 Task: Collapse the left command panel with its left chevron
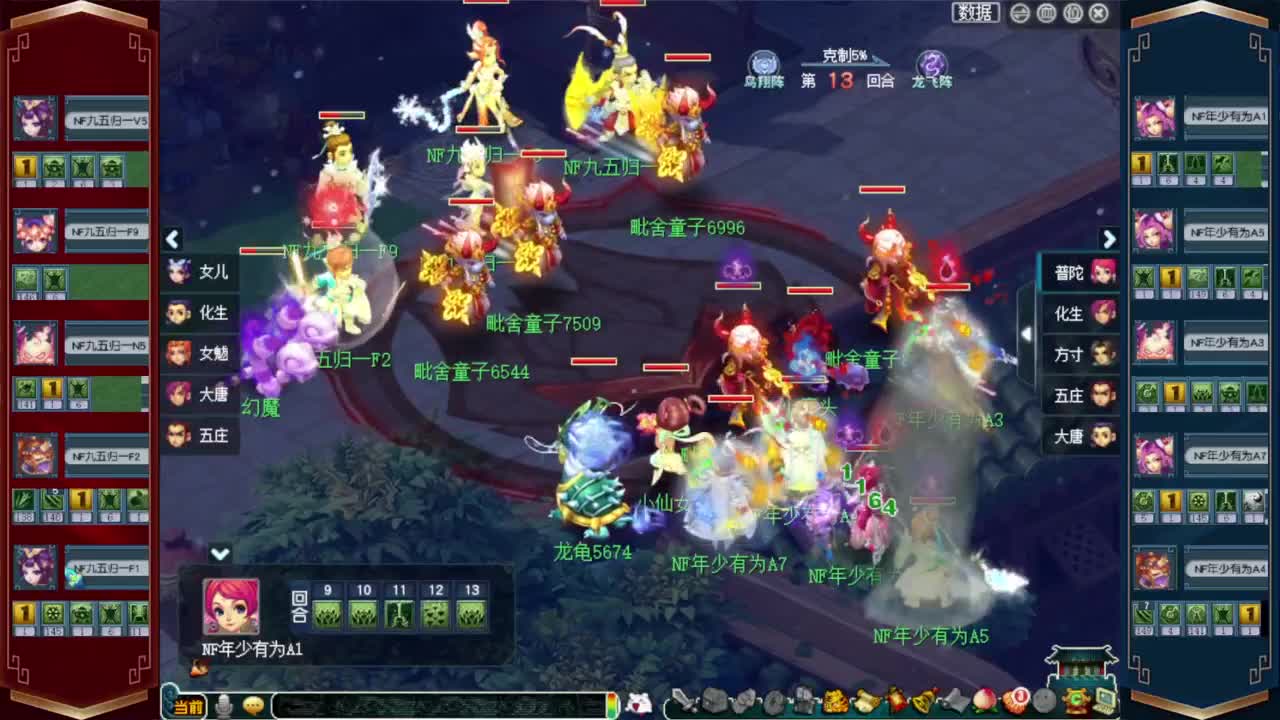(172, 240)
